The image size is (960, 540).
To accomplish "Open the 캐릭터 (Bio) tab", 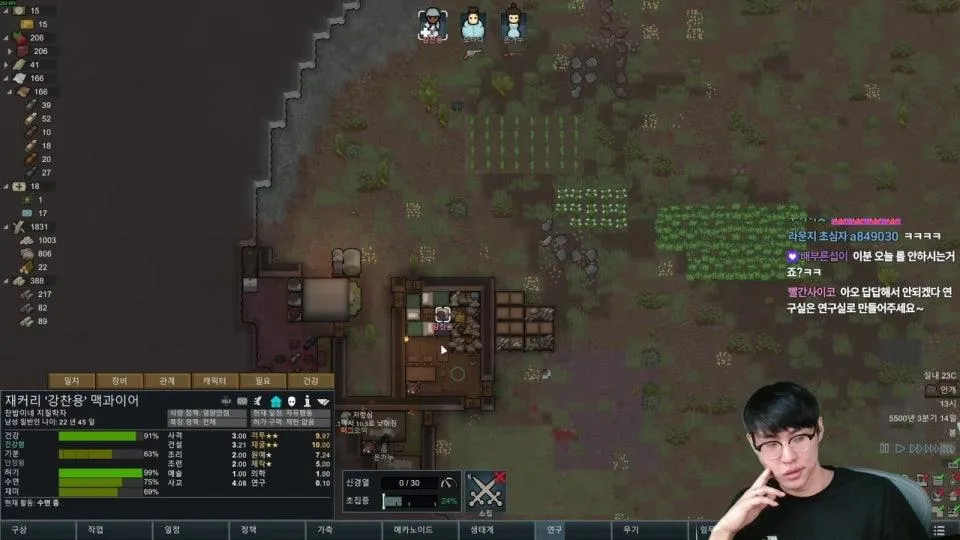I will tap(214, 380).
